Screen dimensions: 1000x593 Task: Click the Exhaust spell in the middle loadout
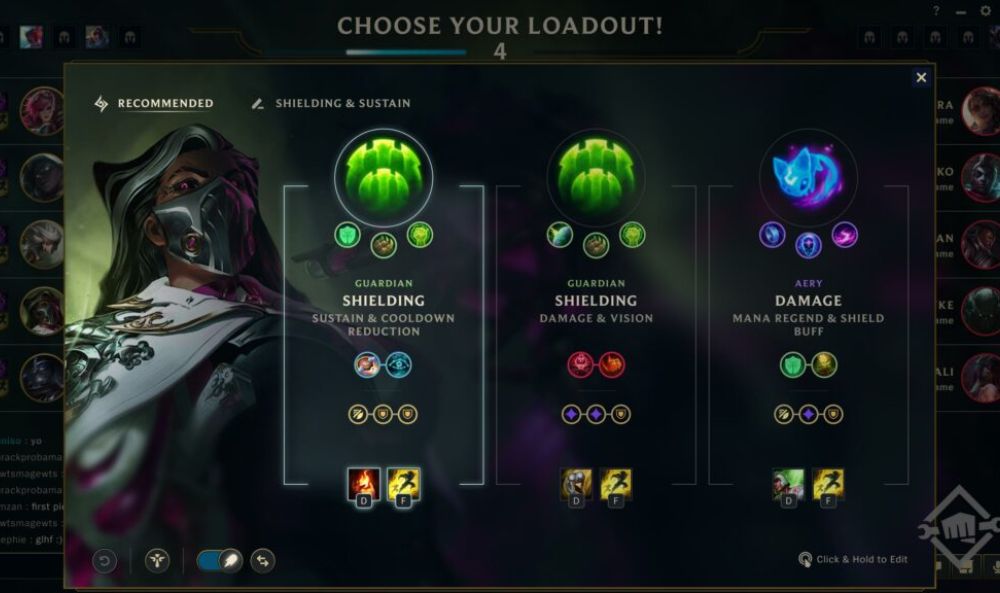point(575,484)
